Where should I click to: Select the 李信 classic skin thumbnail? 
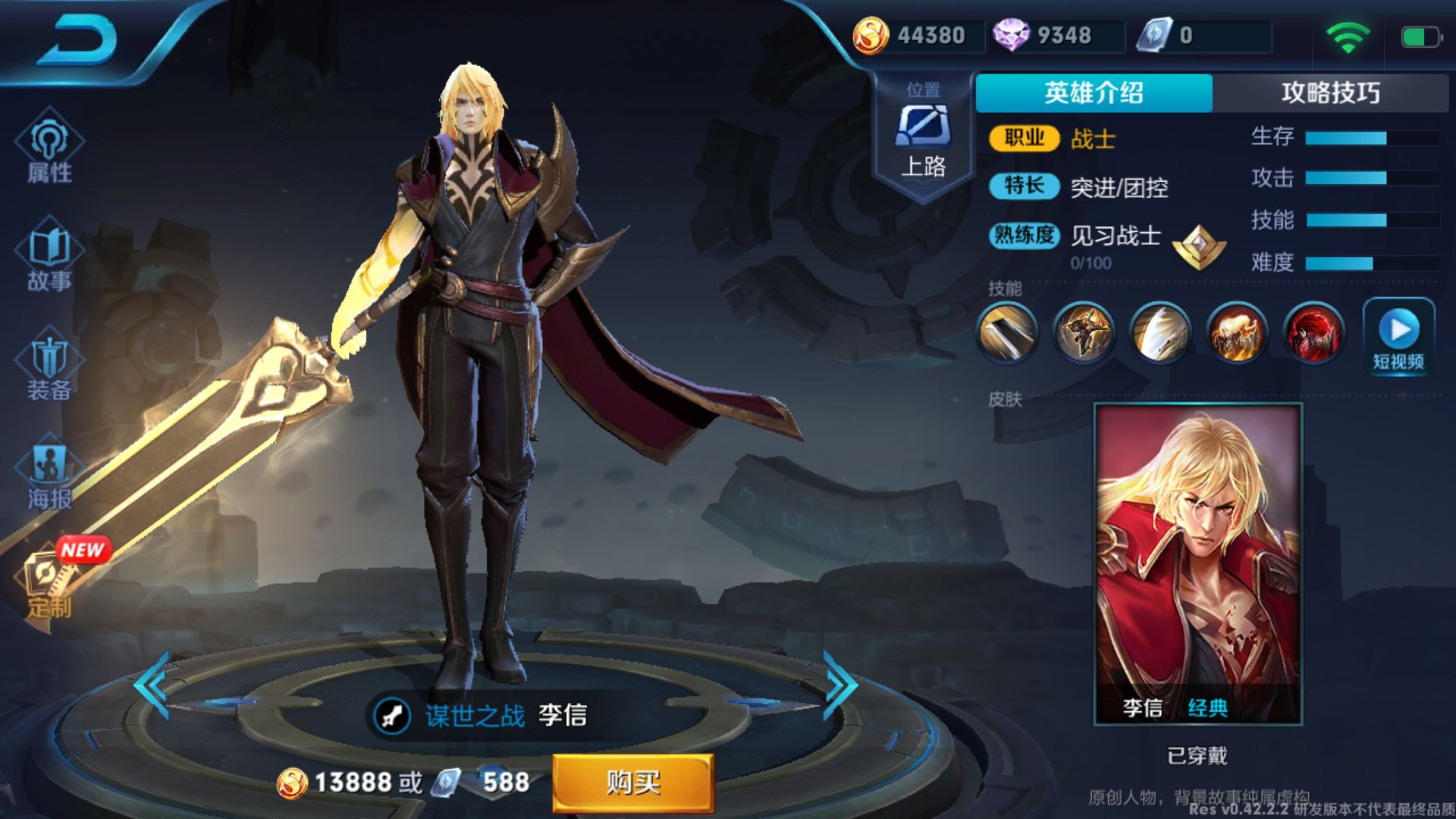1197,561
